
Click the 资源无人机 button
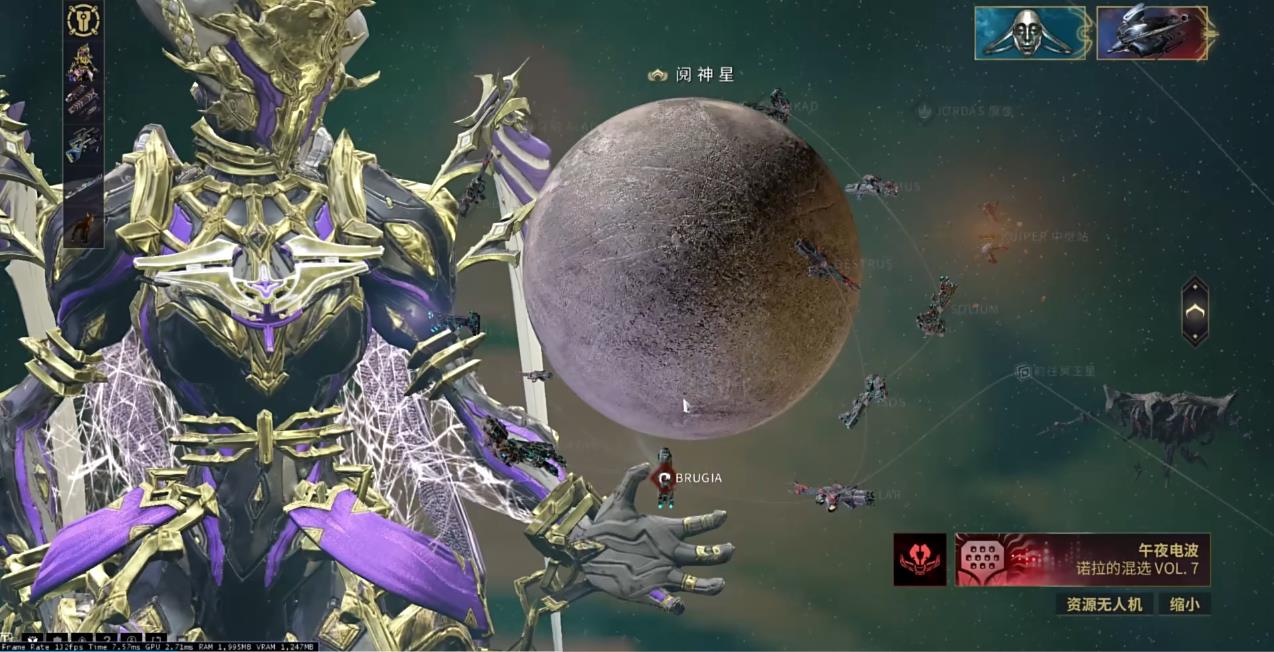coord(1103,603)
